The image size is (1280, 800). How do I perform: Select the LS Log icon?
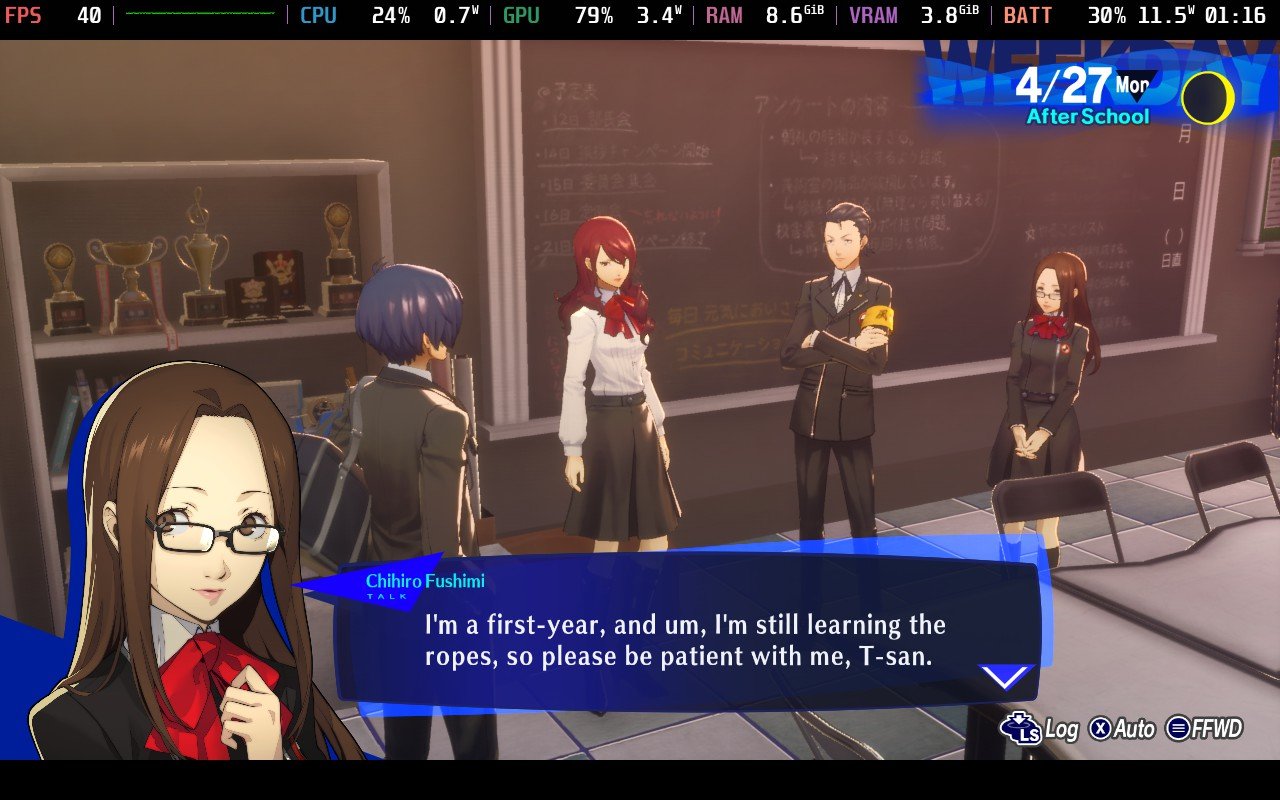[1021, 729]
